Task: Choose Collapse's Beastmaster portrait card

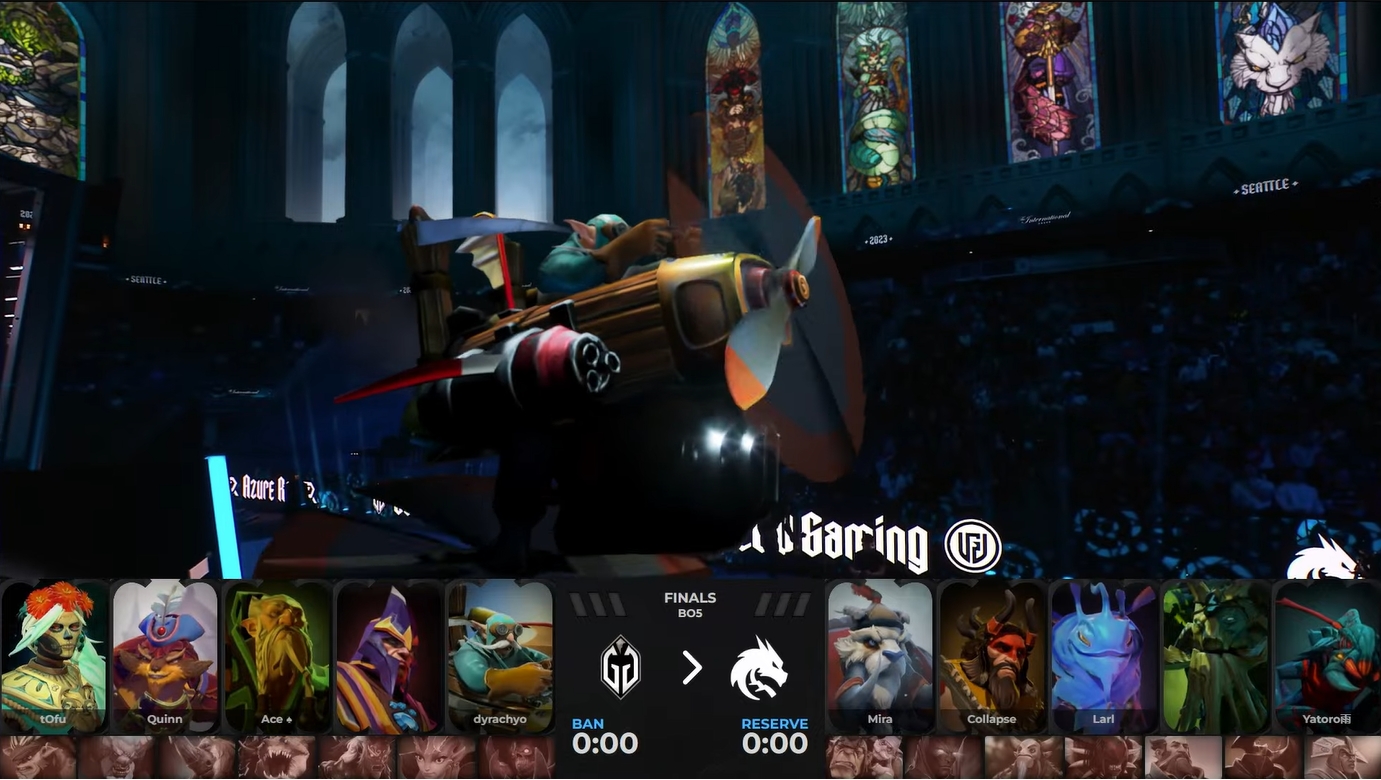Action: 992,656
